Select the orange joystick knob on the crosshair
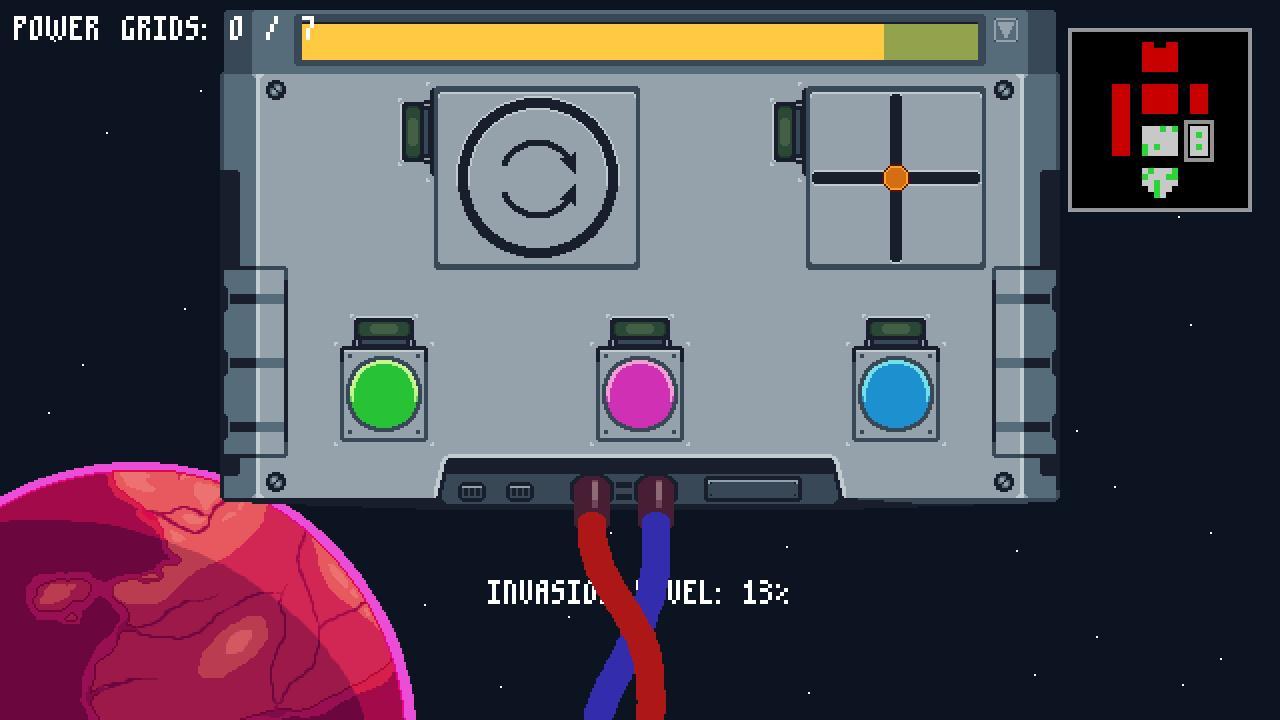Screen dimensions: 1280x720 (x=895, y=178)
